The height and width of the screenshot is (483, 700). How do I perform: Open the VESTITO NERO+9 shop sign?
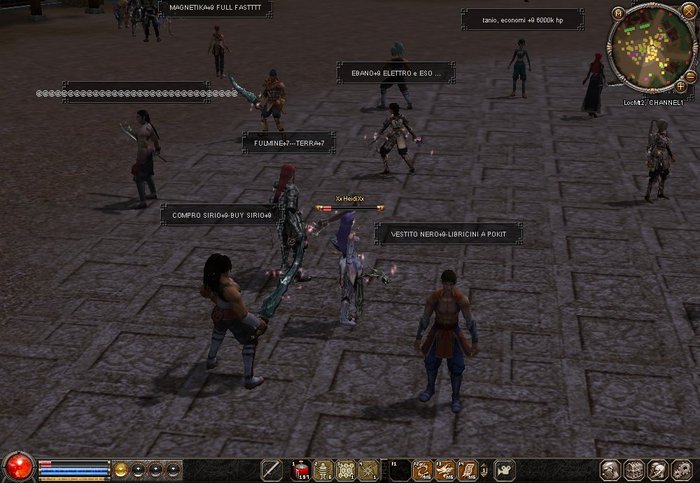[448, 233]
